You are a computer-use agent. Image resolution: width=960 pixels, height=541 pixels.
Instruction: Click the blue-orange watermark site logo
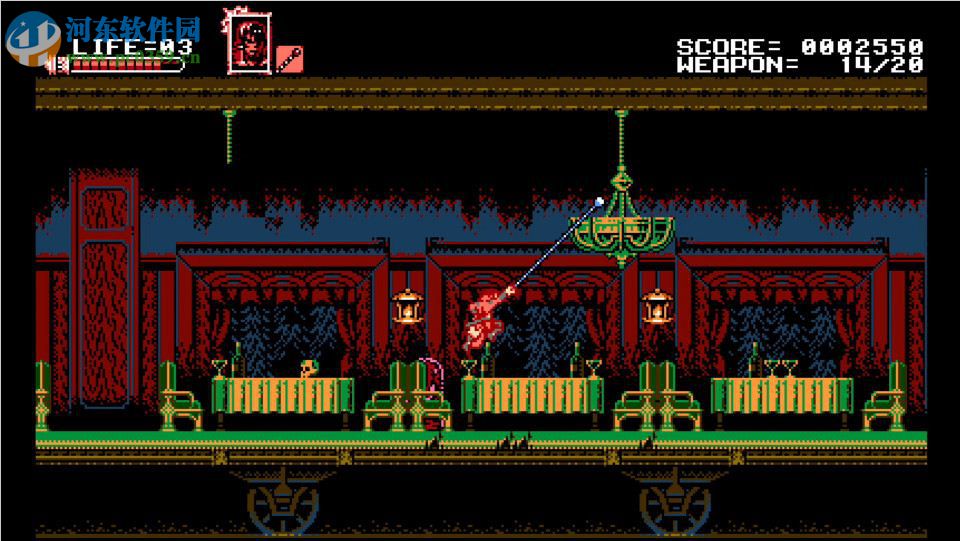click(33, 37)
